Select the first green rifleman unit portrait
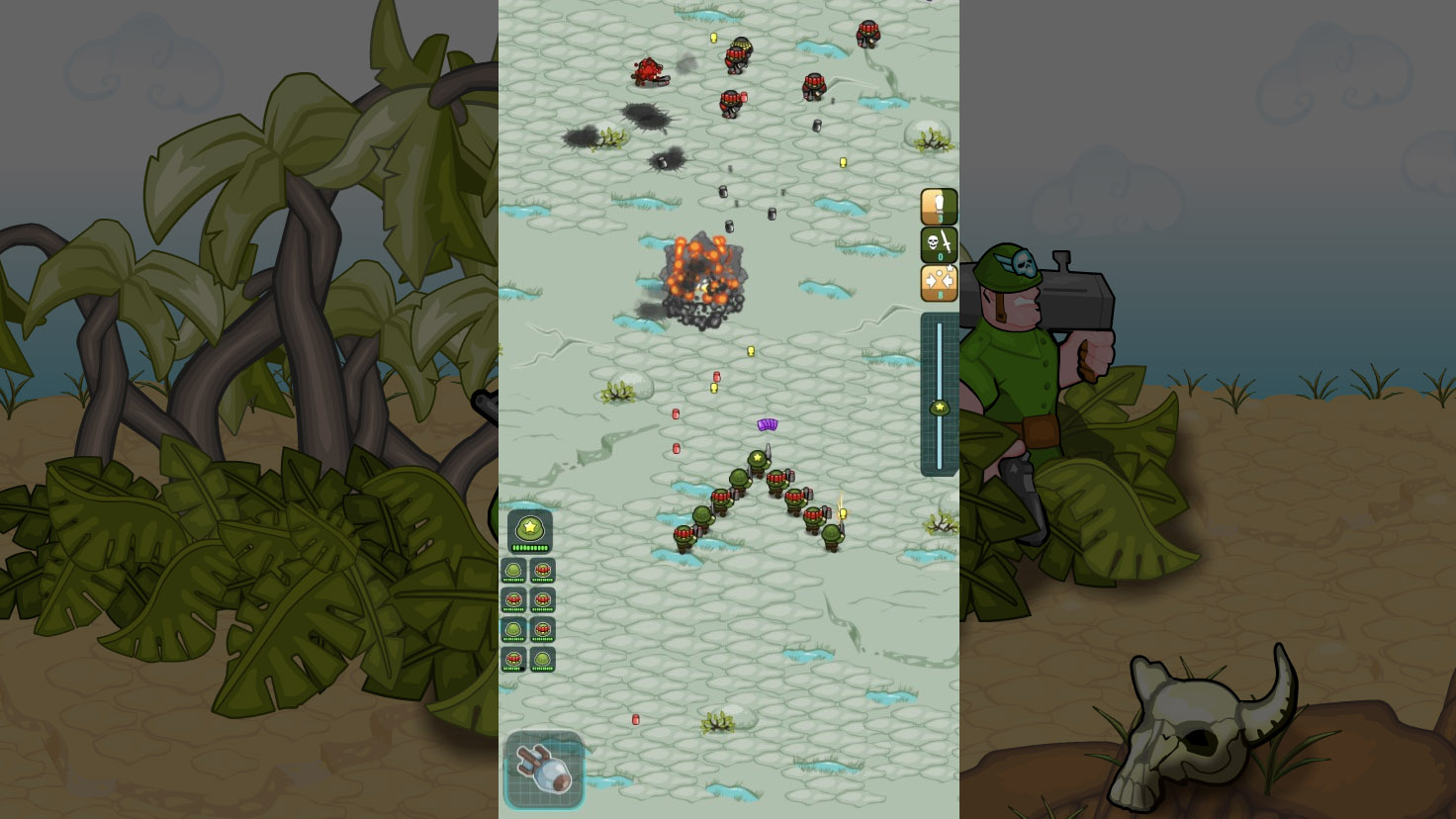Image resolution: width=1456 pixels, height=819 pixels. coord(513,570)
